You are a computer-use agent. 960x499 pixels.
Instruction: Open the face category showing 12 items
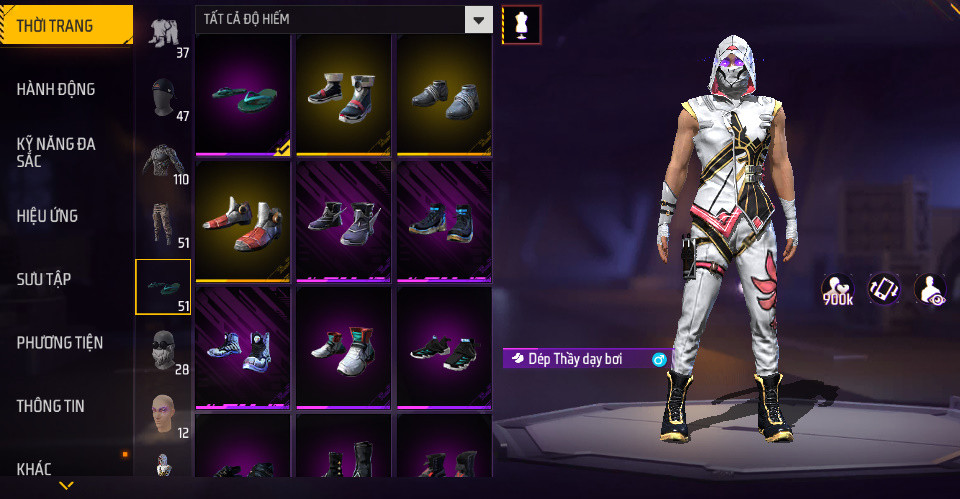[x=163, y=413]
